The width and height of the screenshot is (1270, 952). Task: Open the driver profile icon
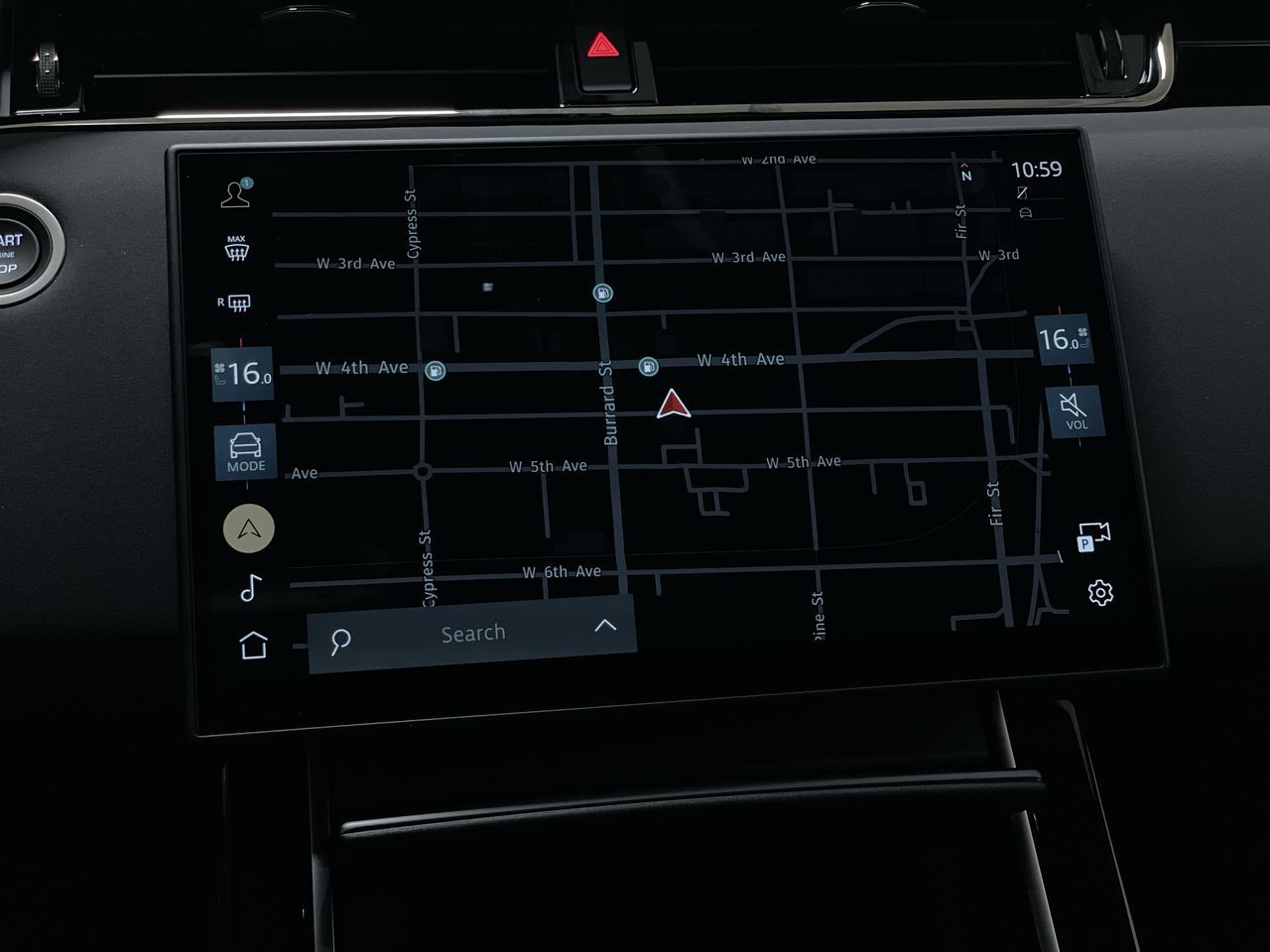(x=236, y=195)
